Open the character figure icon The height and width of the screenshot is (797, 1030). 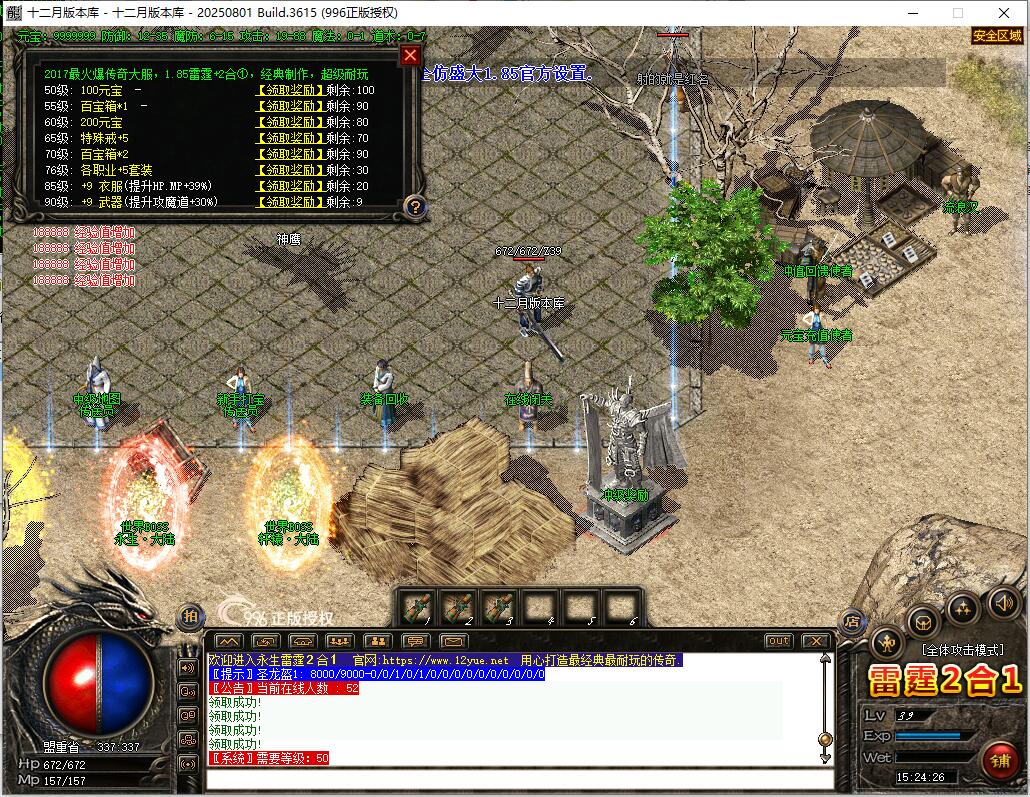point(887,642)
